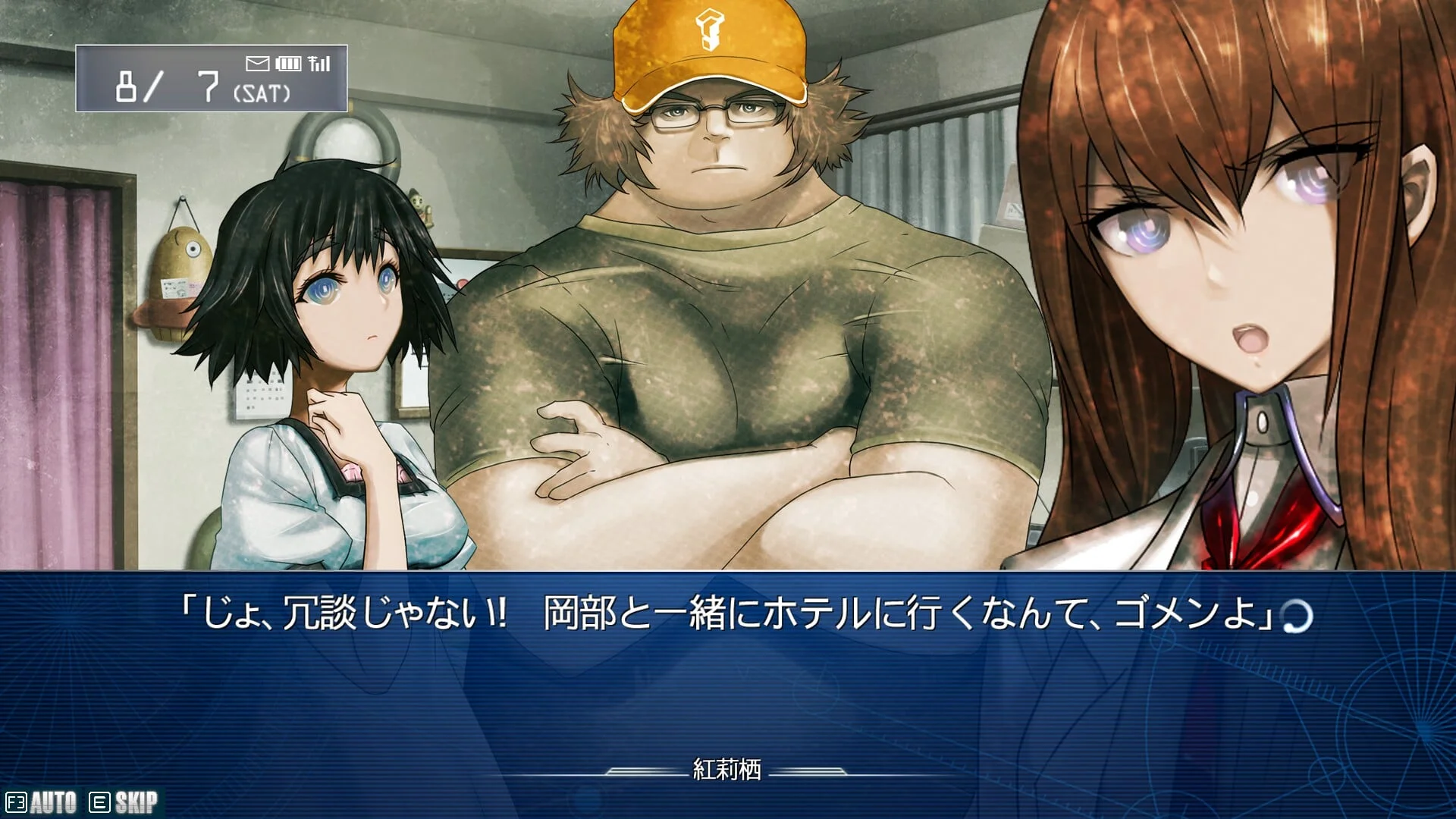1456x819 pixels.
Task: Toggle AUTO text advance mode
Action: tap(42, 802)
